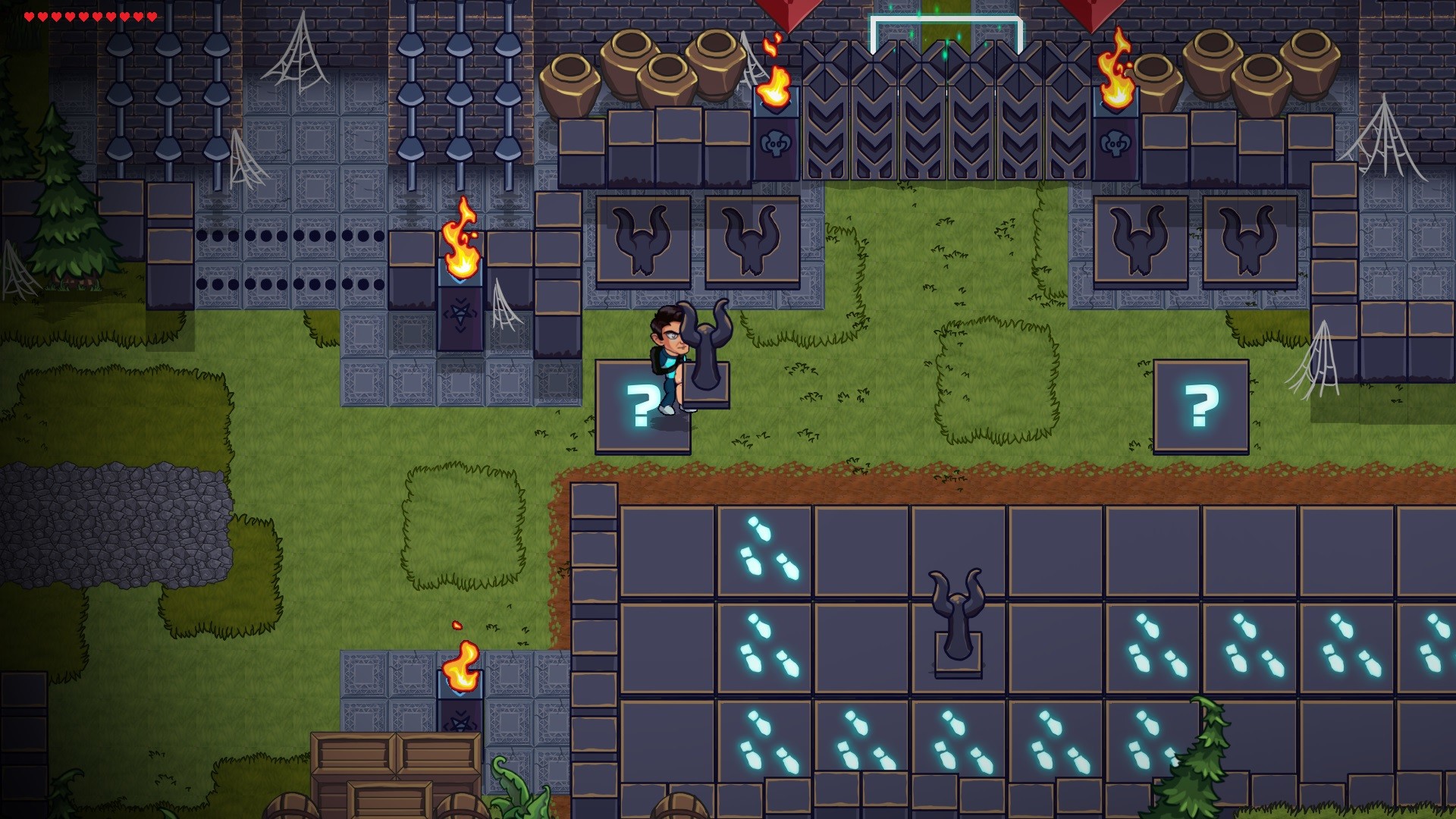Click the pentagram pillar below the left torch
Screen dimensions: 1456x819
pyautogui.click(x=460, y=318)
